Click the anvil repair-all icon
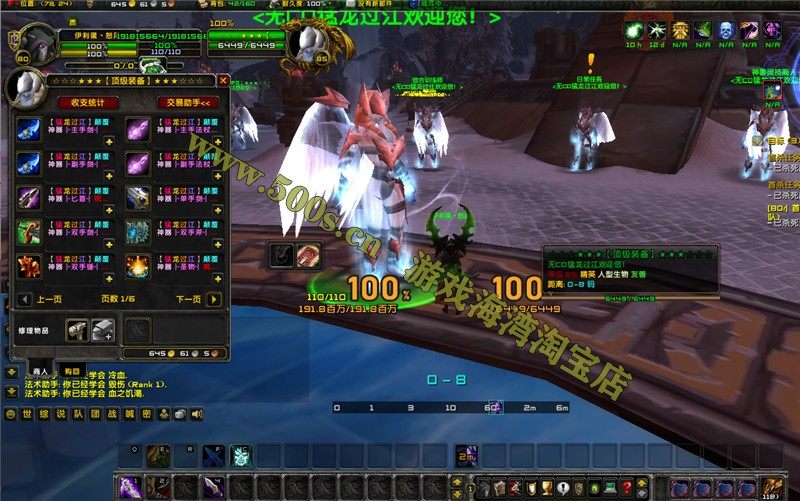Viewport: 800px width, 501px height. 102,330
